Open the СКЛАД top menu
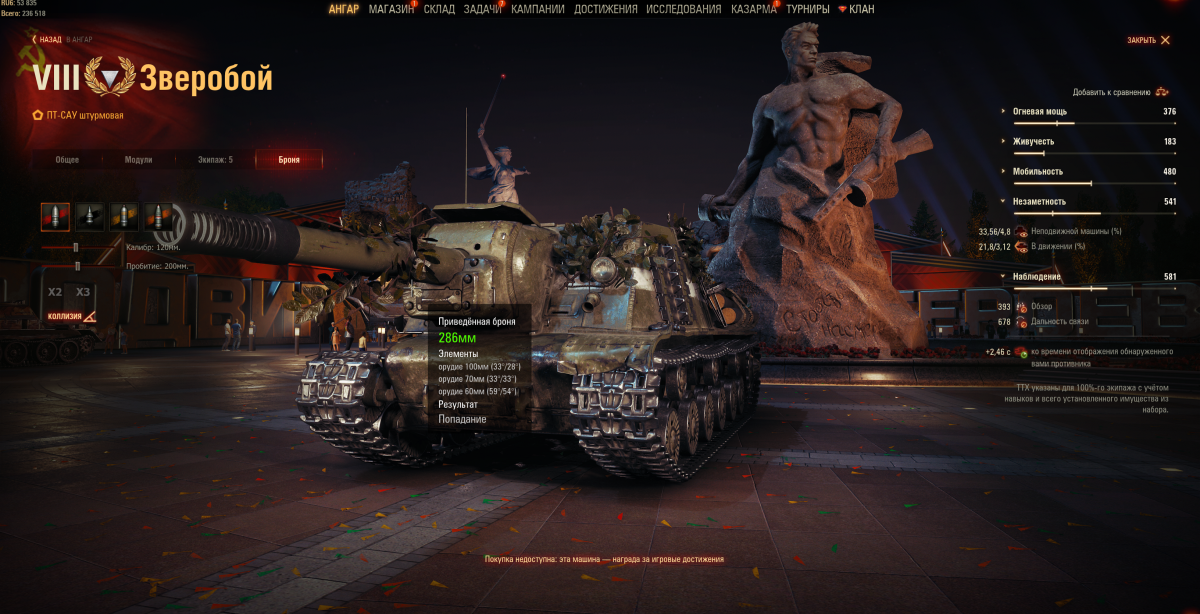 pos(439,9)
